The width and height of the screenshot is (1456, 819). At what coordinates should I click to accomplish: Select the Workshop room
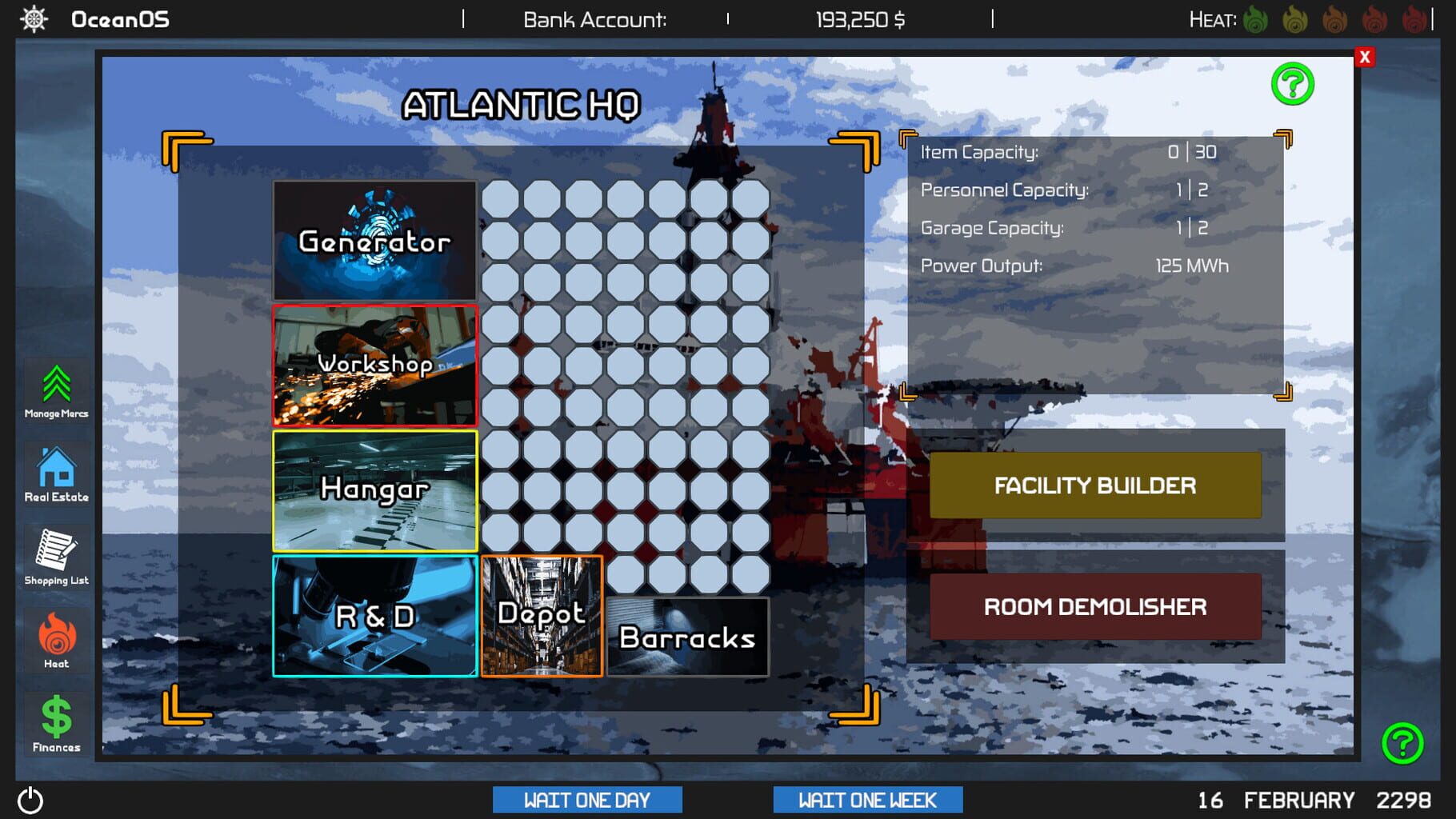pyautogui.click(x=374, y=364)
